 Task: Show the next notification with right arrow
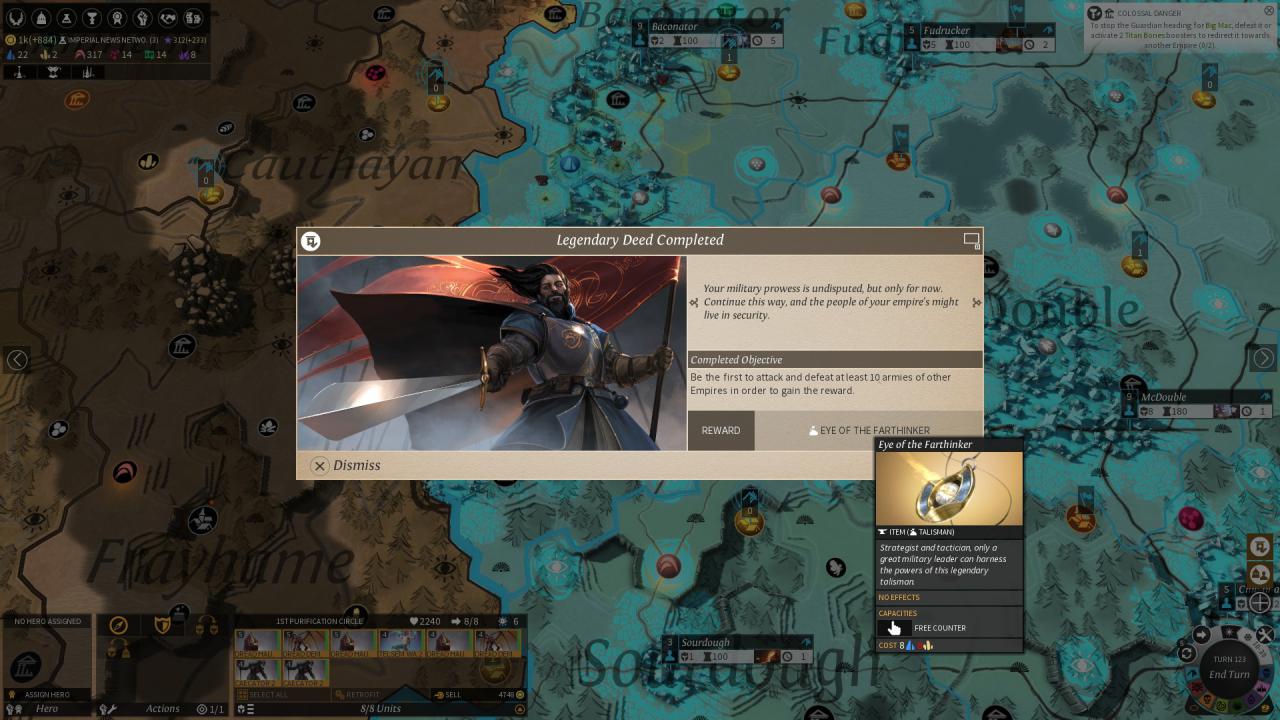coord(1264,358)
